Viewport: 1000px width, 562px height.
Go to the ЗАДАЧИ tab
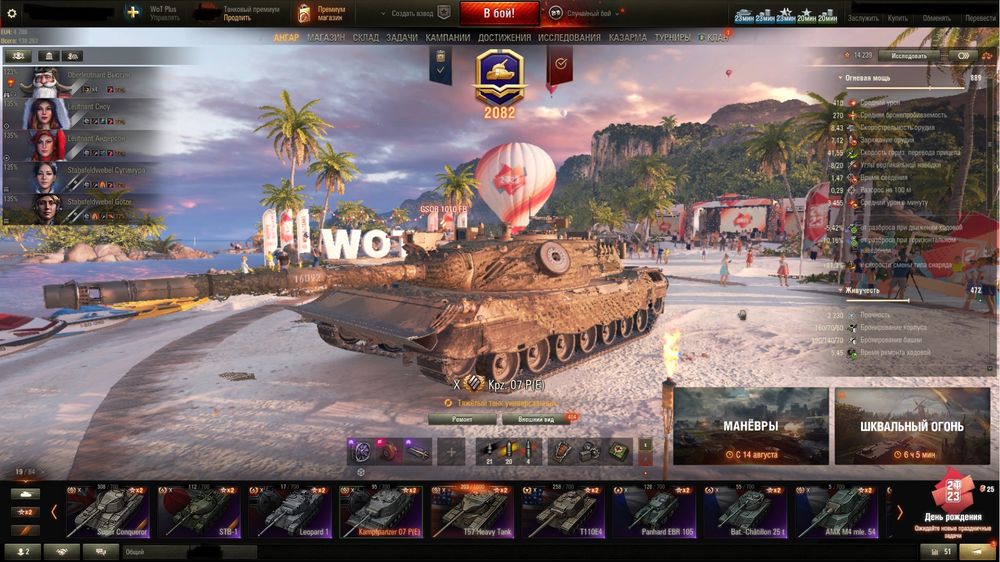[x=402, y=38]
